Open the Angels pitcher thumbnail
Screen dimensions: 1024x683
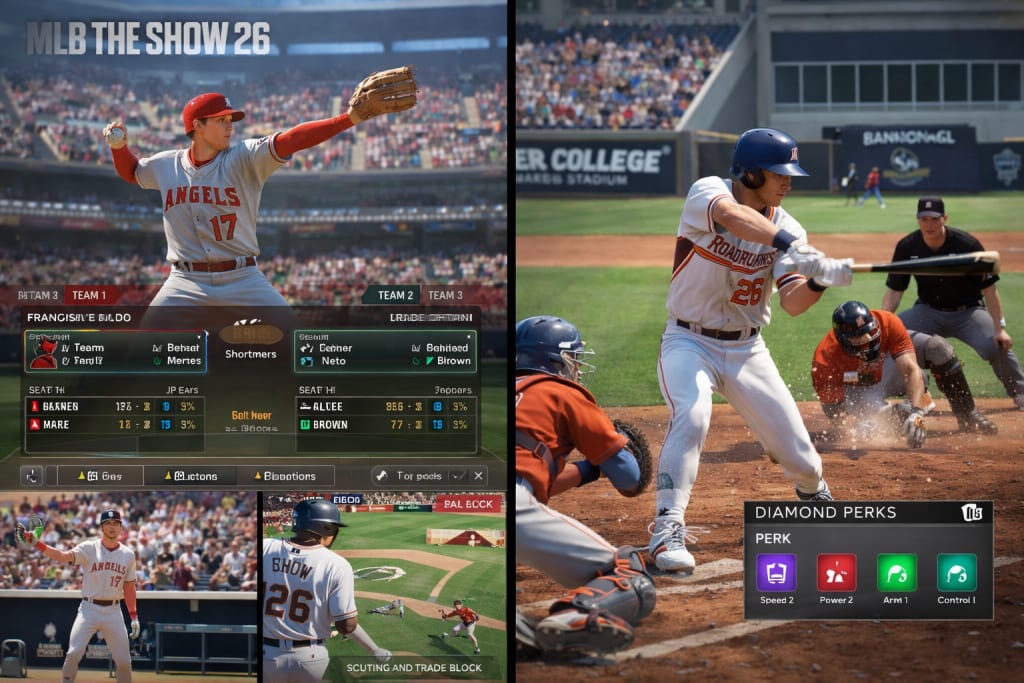point(129,587)
